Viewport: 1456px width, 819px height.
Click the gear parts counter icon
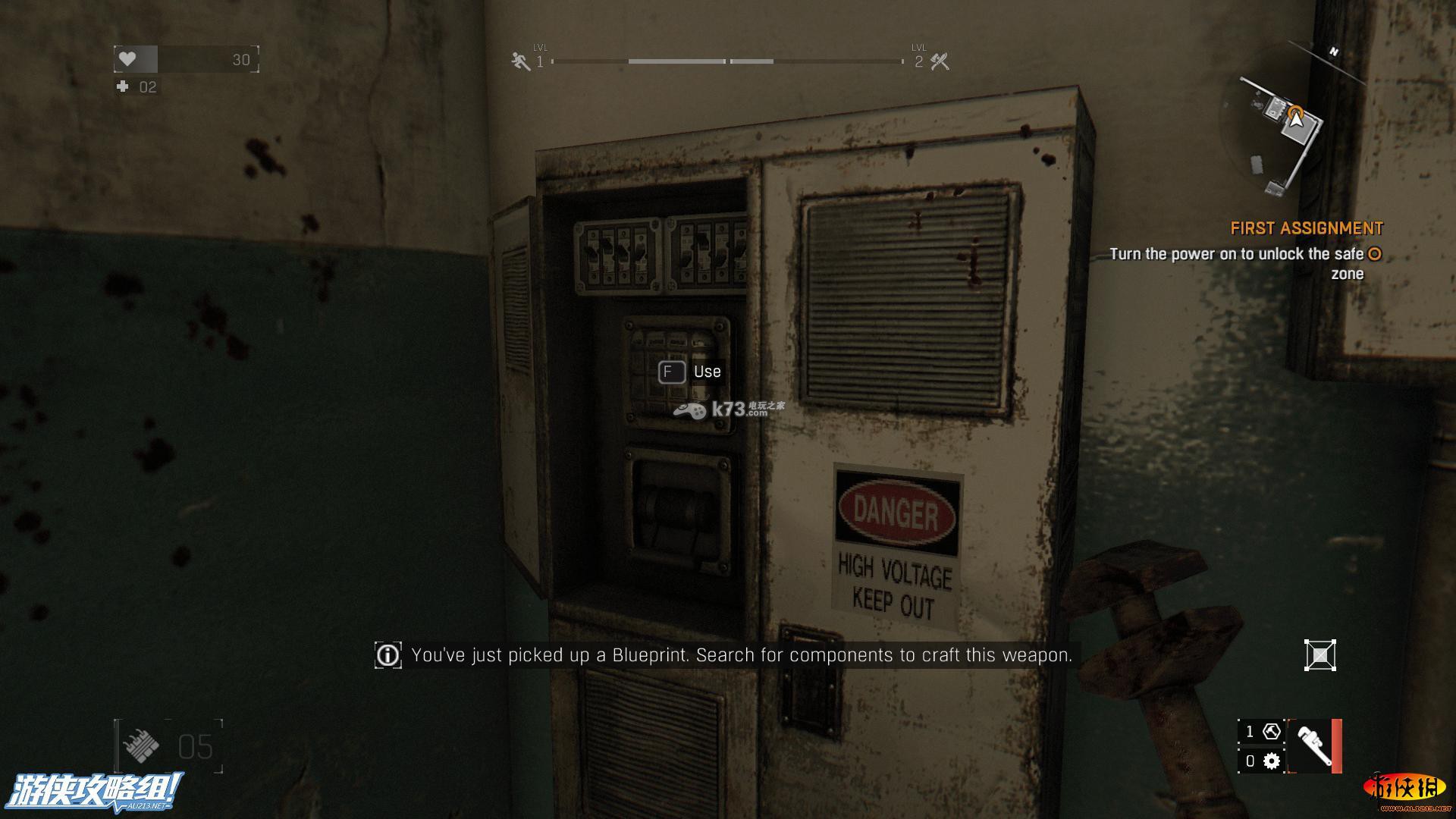pos(1272,761)
